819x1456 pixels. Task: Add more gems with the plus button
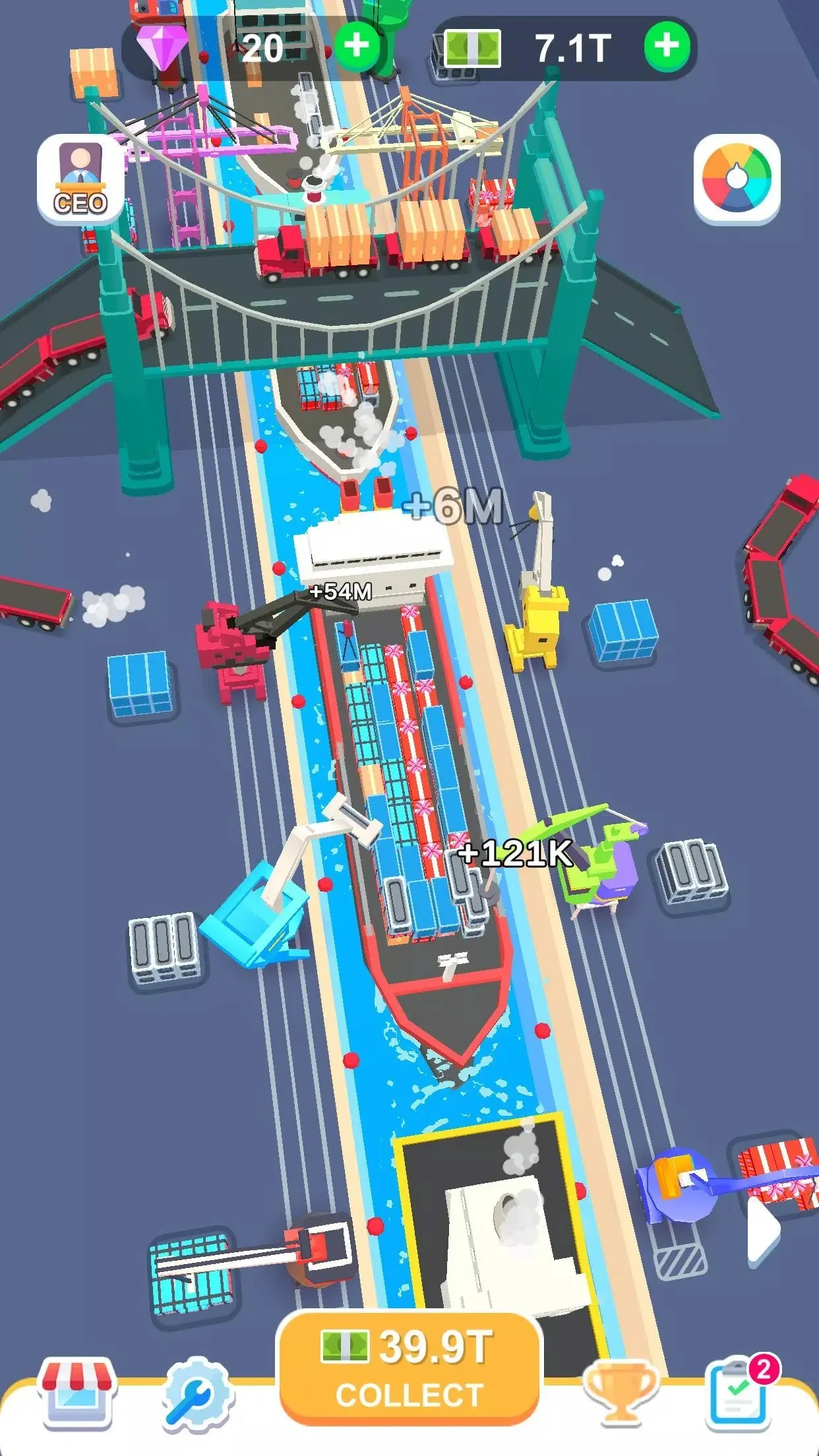(357, 46)
